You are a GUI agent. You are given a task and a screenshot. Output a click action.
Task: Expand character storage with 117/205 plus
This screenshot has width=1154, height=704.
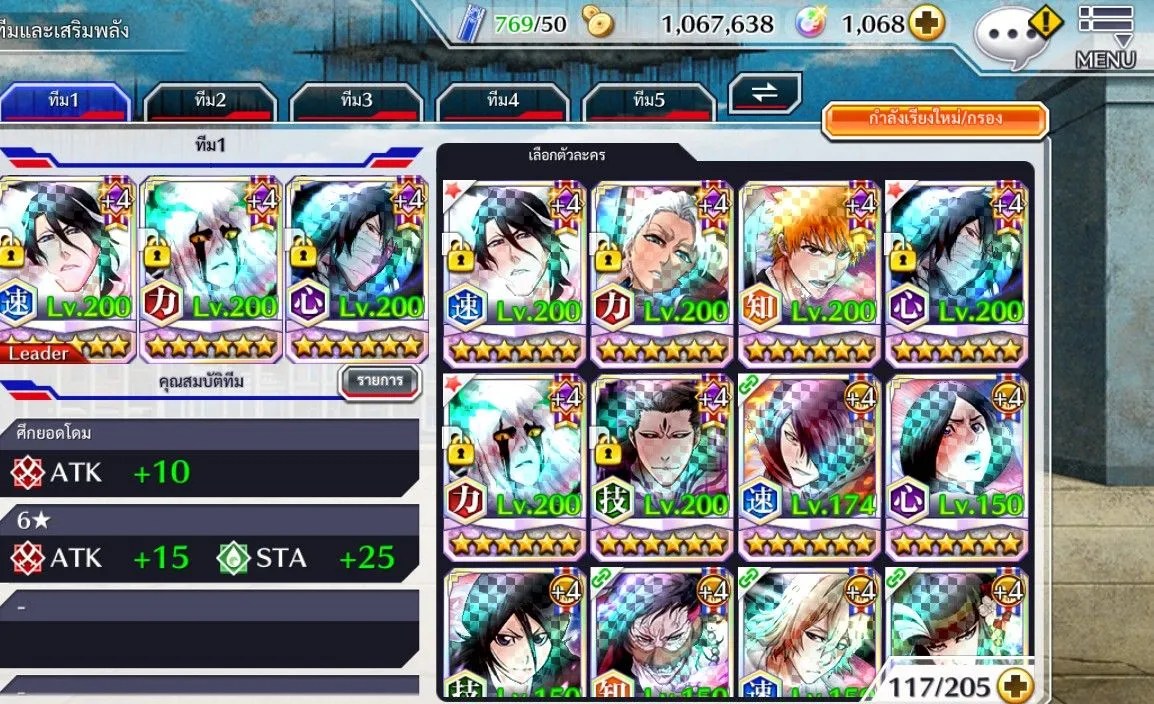point(1015,686)
